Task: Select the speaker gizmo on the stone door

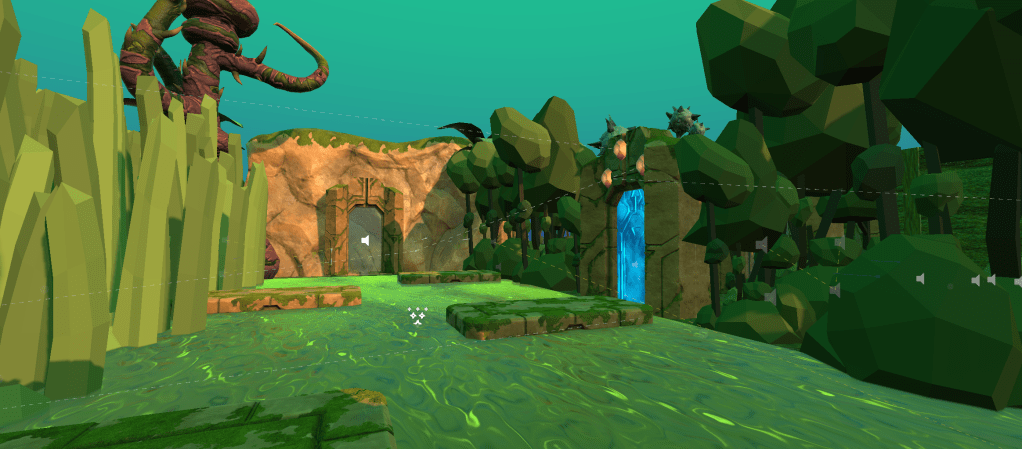Action: click(x=366, y=241)
